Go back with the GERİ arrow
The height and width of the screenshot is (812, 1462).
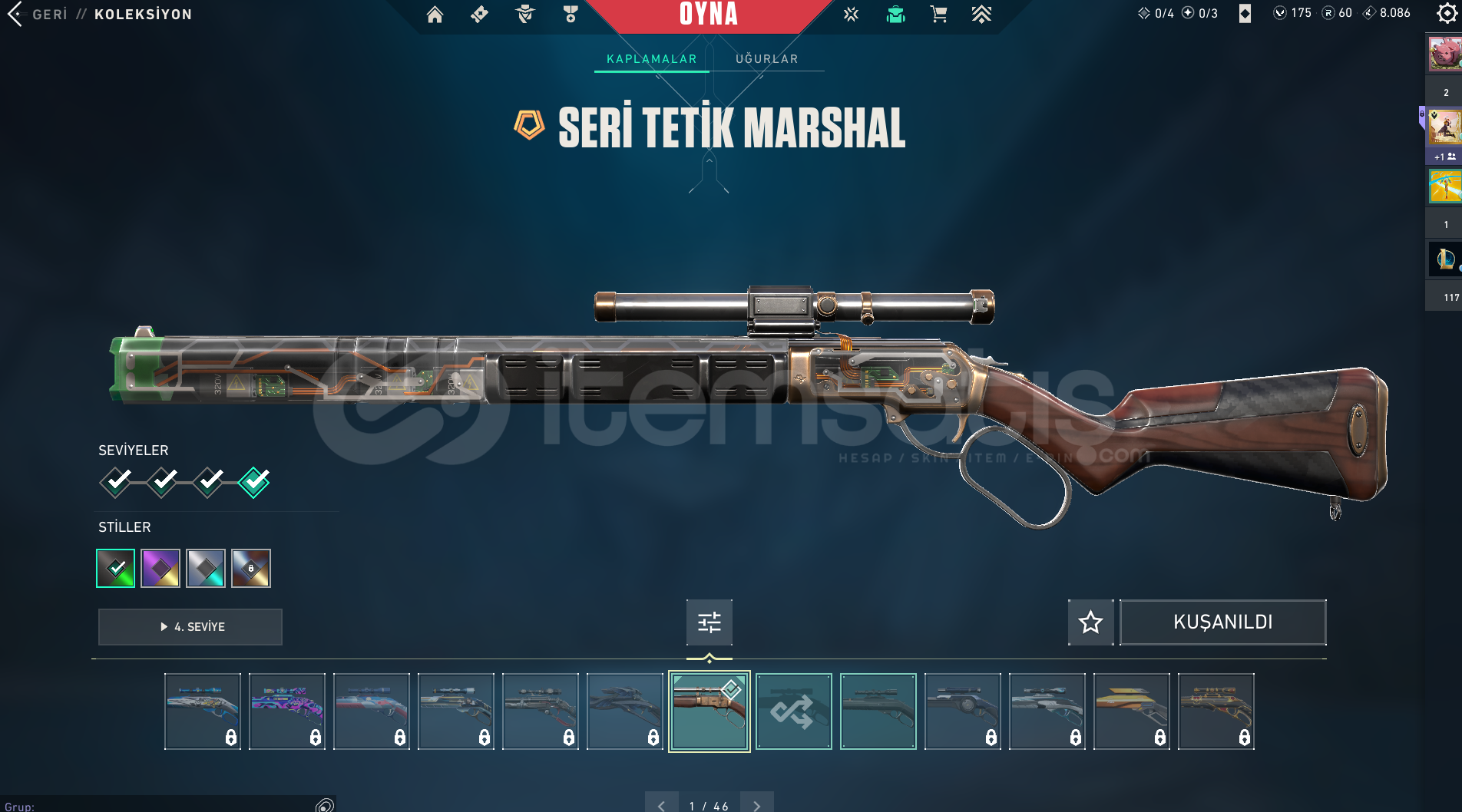pyautogui.click(x=15, y=14)
